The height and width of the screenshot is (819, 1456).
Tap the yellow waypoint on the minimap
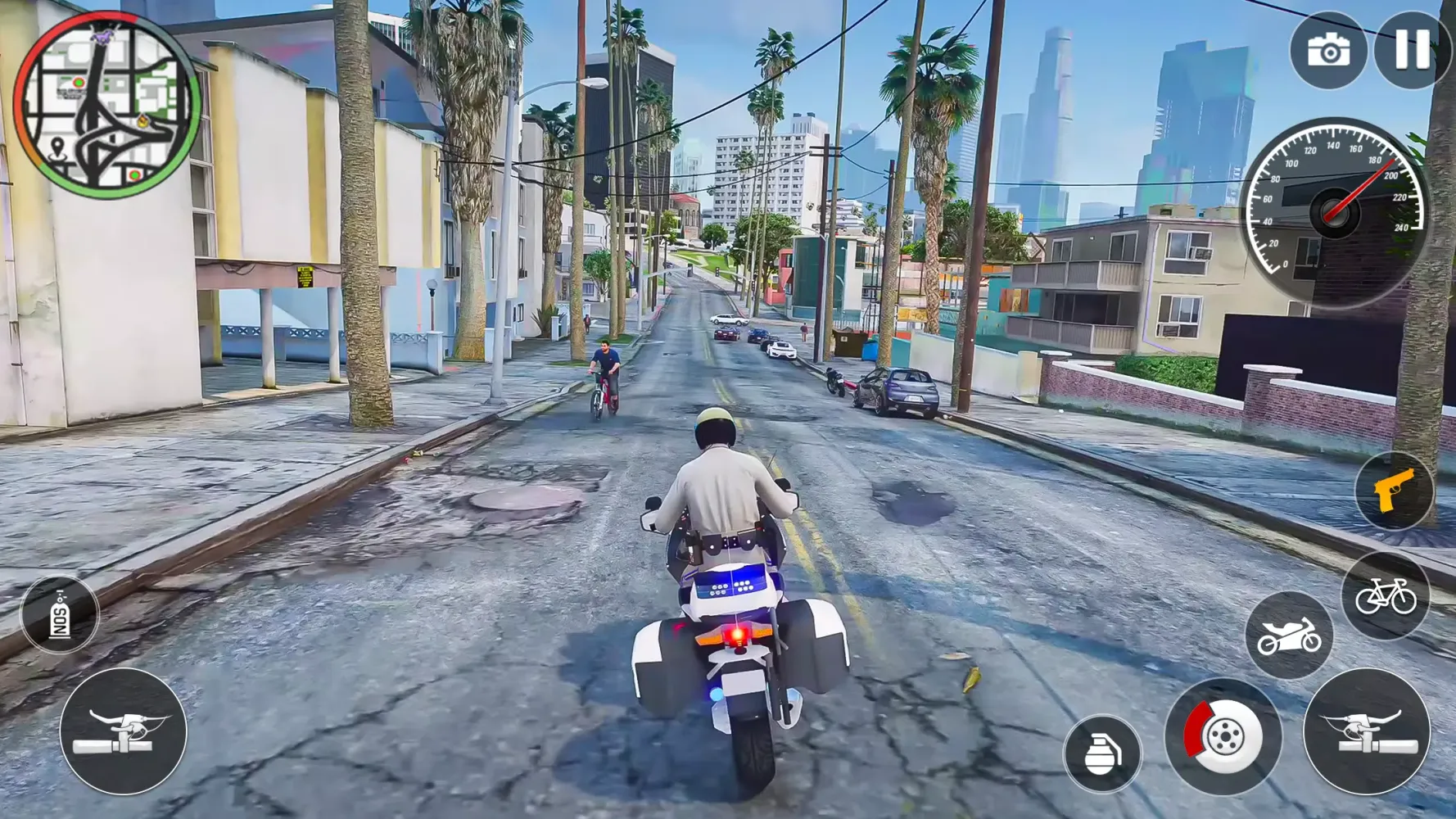tap(143, 121)
